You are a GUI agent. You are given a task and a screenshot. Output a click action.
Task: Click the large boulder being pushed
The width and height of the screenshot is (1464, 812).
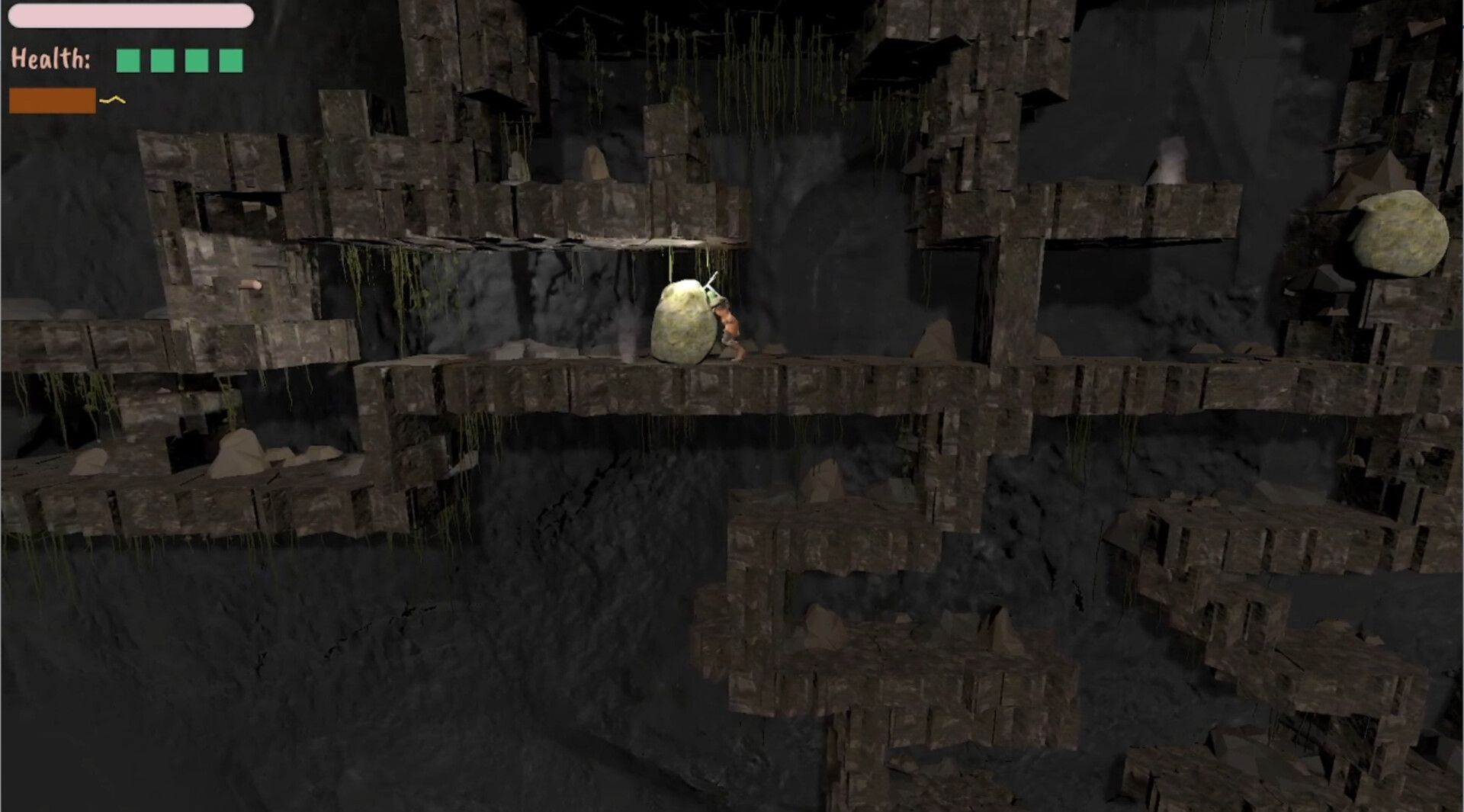(x=682, y=320)
